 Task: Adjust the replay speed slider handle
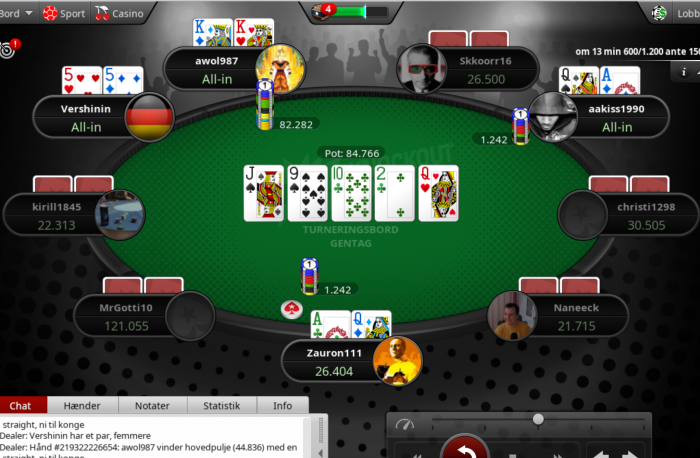click(538, 419)
